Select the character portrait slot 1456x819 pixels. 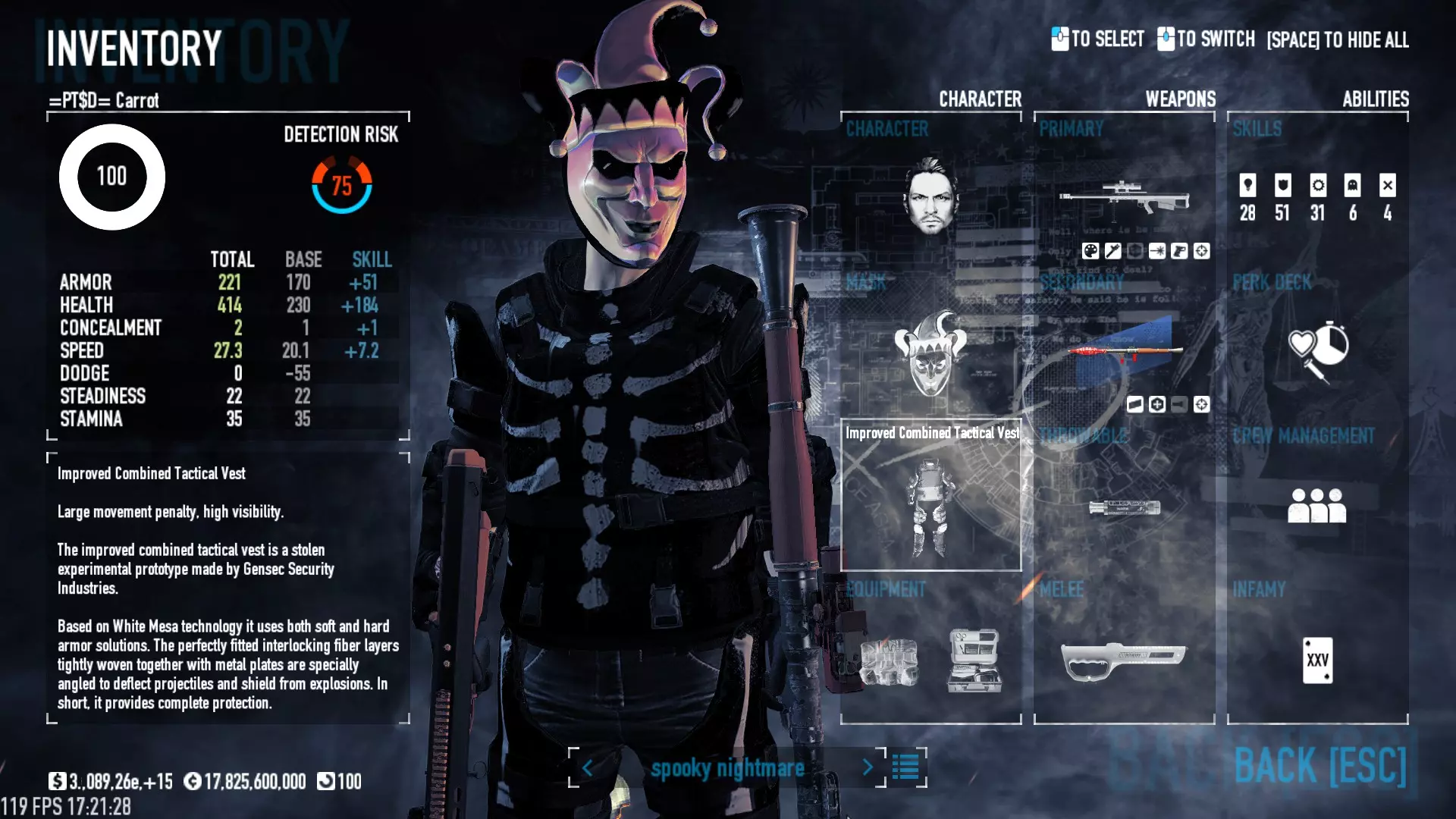[x=930, y=196]
